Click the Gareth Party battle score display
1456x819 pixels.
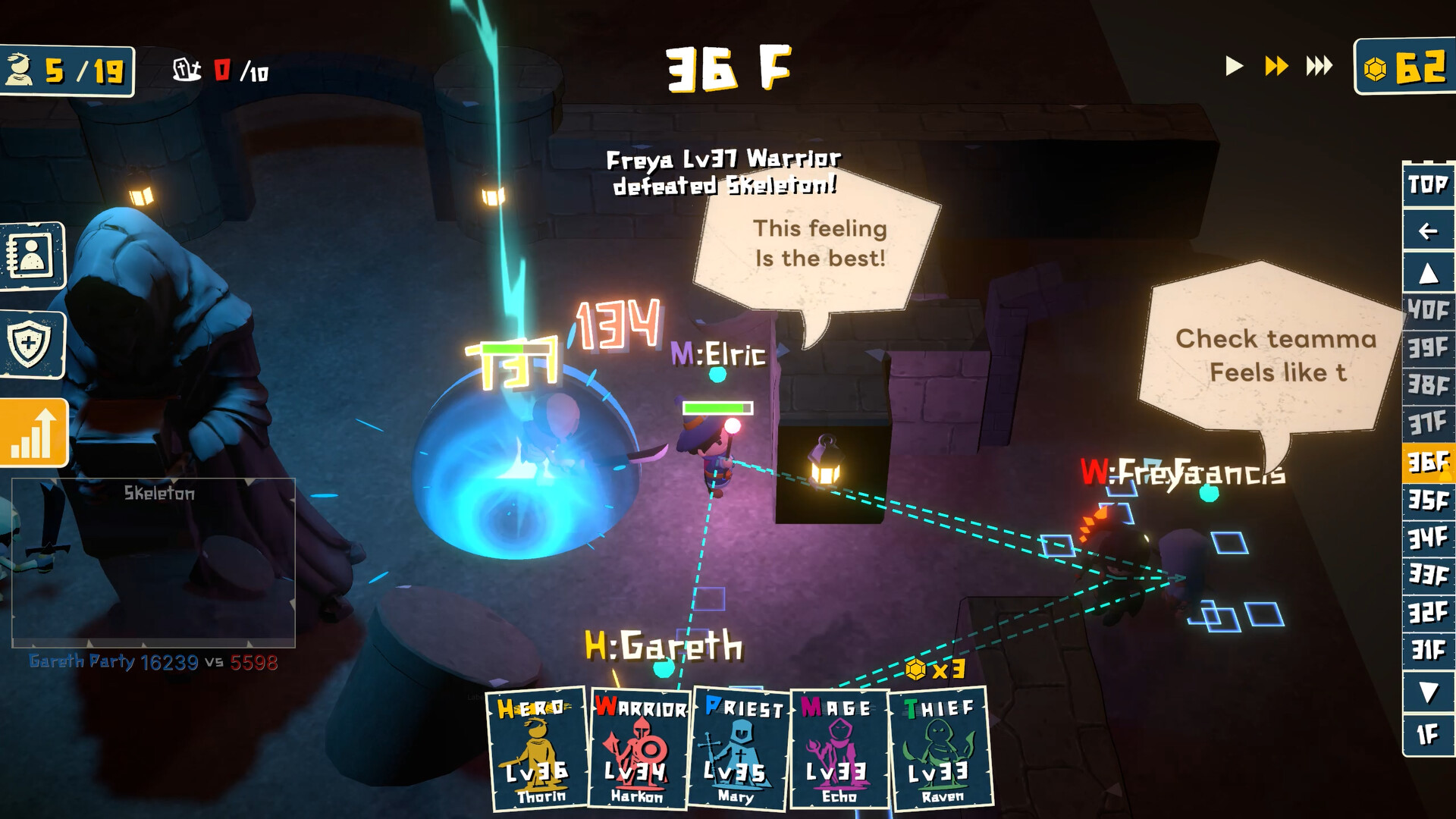pos(149,661)
